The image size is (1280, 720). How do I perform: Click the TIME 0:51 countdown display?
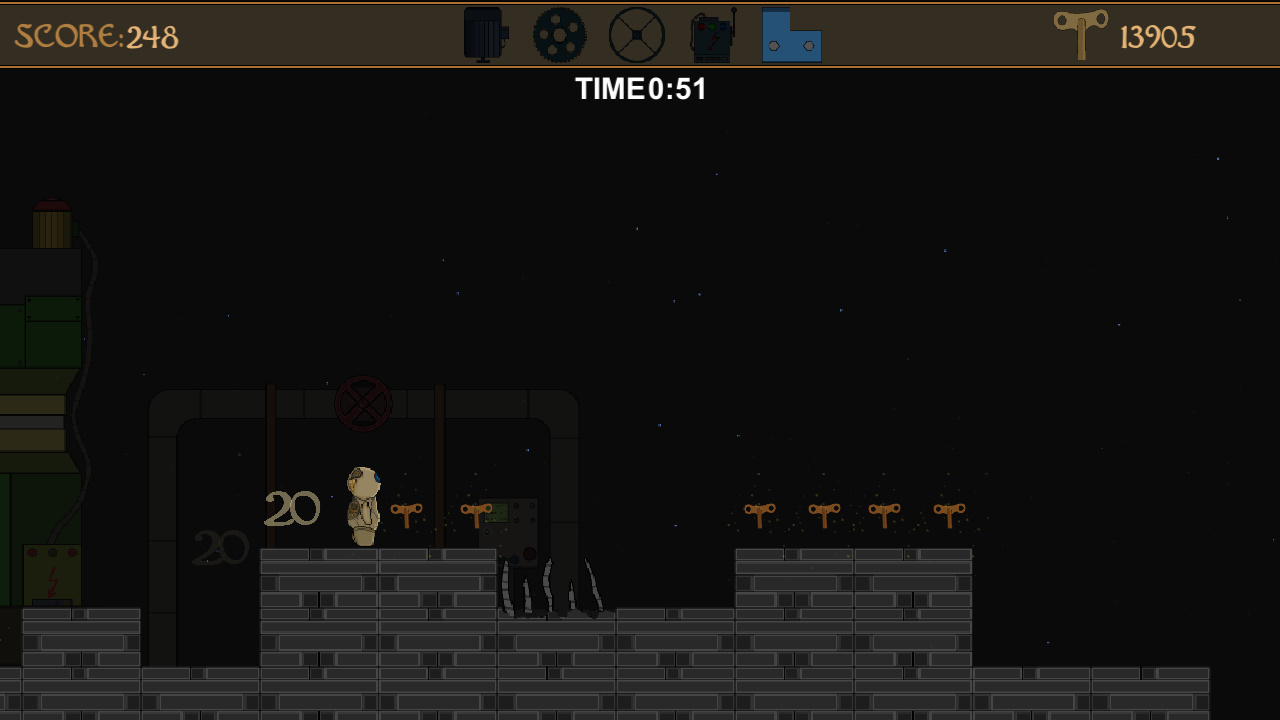tap(641, 89)
